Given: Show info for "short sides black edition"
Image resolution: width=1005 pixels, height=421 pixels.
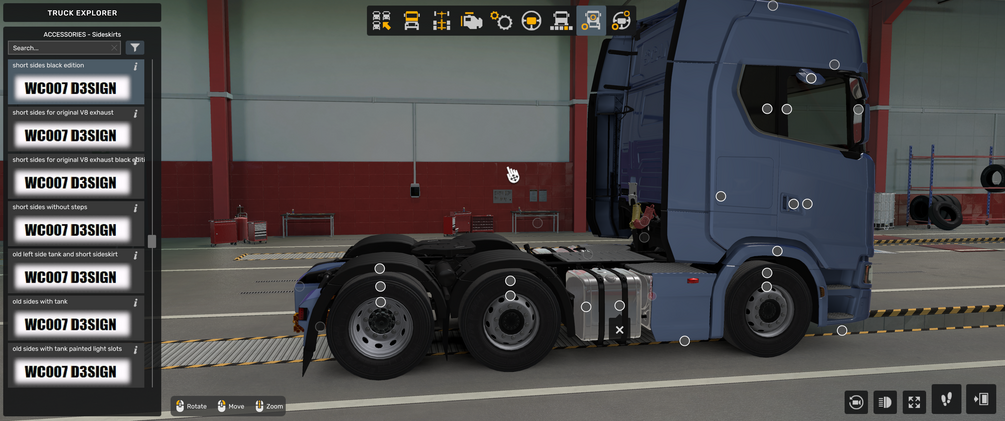Looking at the screenshot, I should click(x=136, y=66).
